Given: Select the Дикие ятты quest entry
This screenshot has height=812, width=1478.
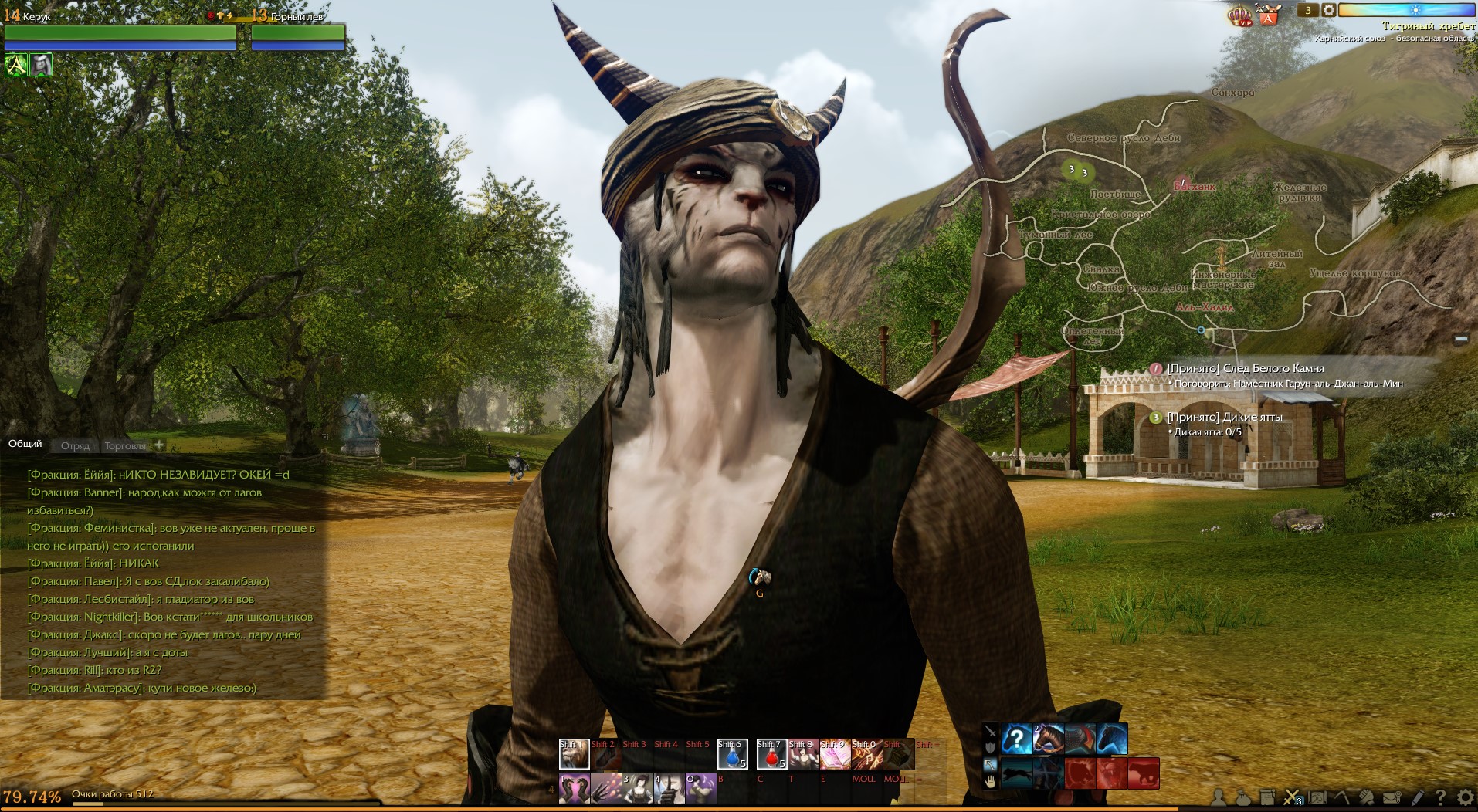Looking at the screenshot, I should [1224, 417].
